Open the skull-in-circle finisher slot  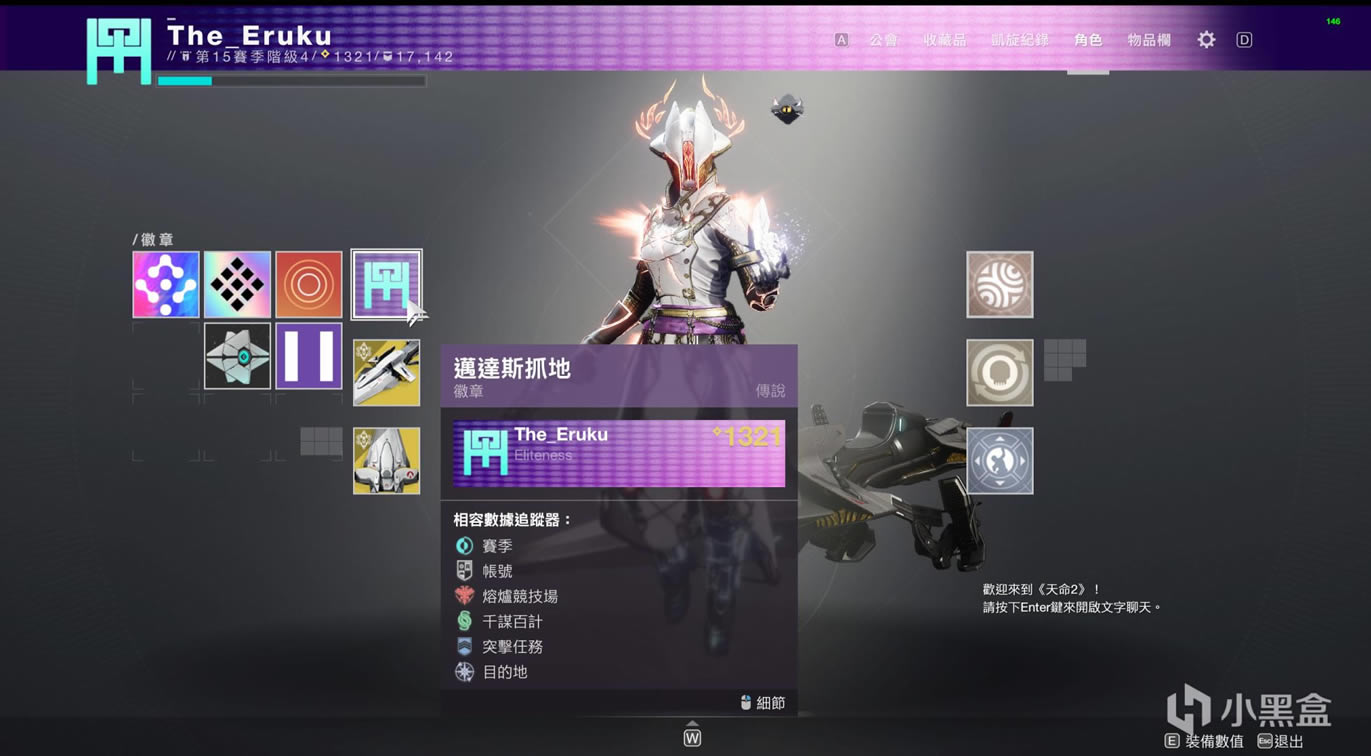point(999,373)
